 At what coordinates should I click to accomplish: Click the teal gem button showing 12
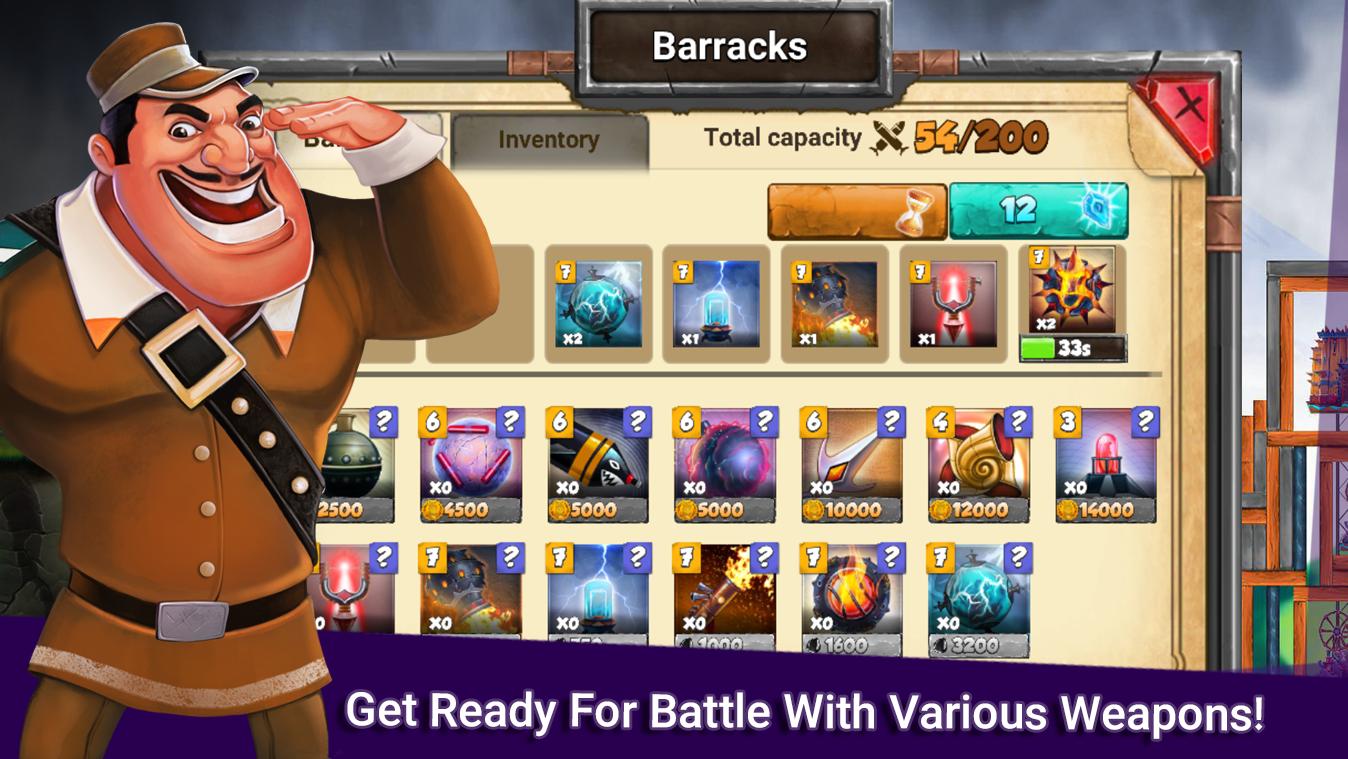pos(1037,207)
